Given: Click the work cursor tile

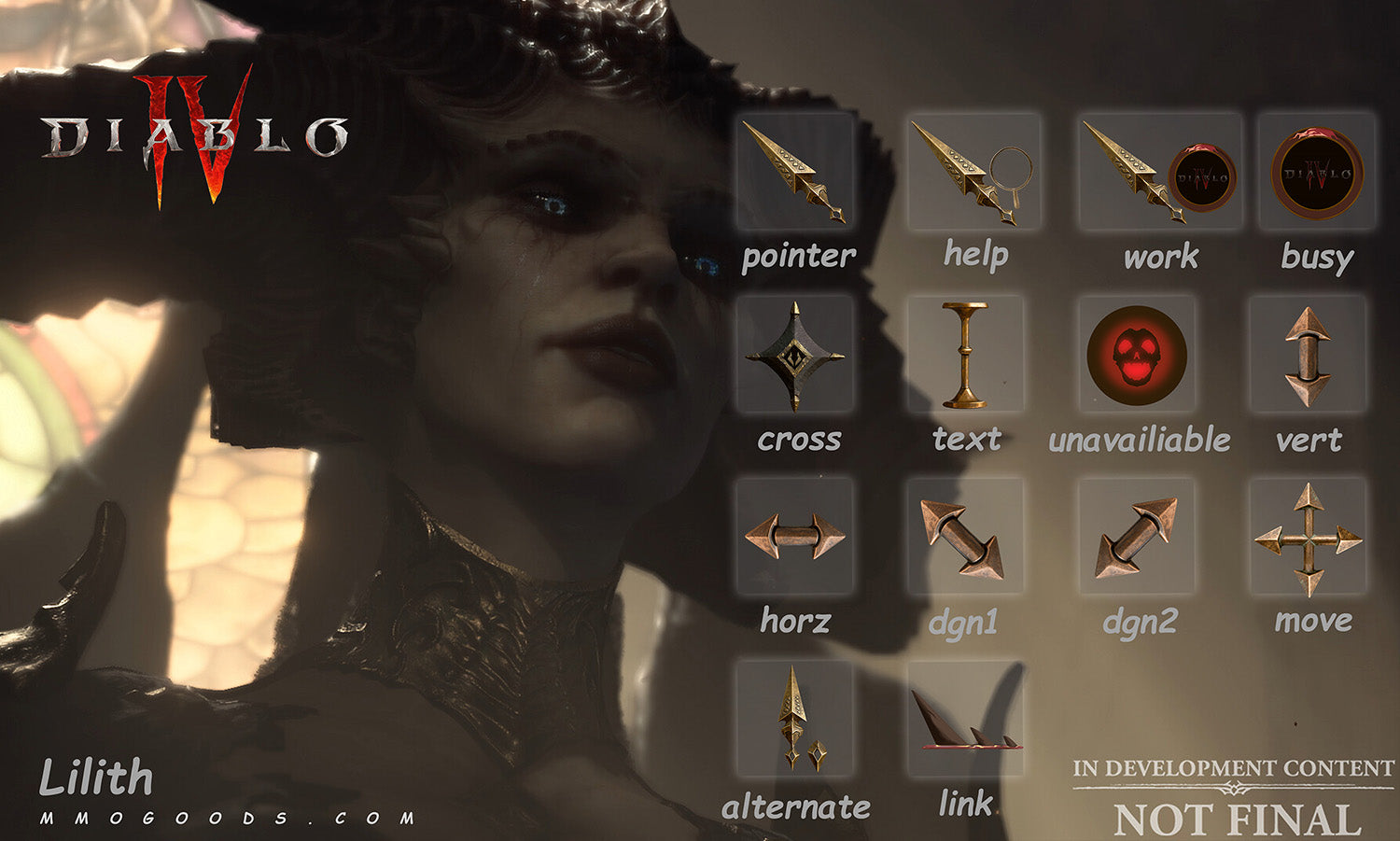Looking at the screenshot, I should pyautogui.click(x=1159, y=172).
